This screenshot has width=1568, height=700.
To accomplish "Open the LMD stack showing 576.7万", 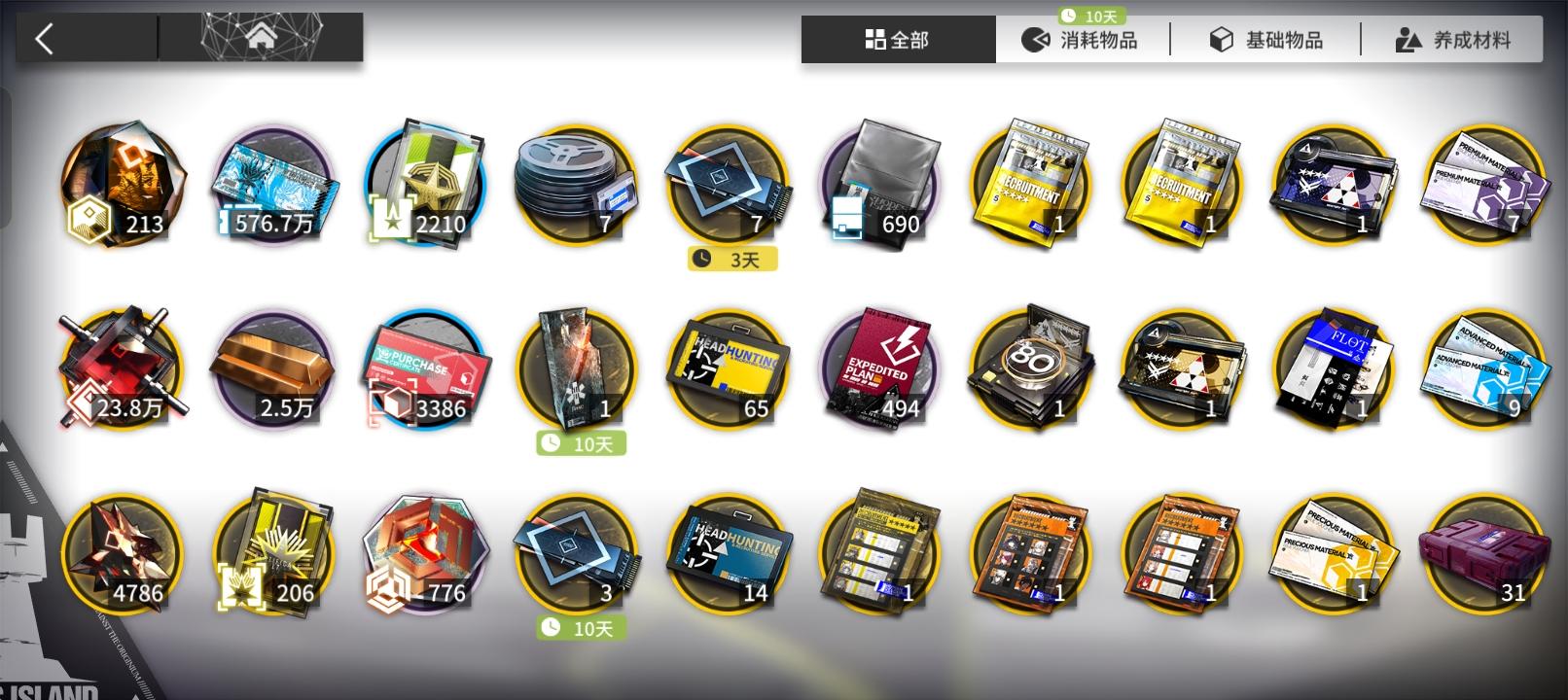I will coord(273,185).
